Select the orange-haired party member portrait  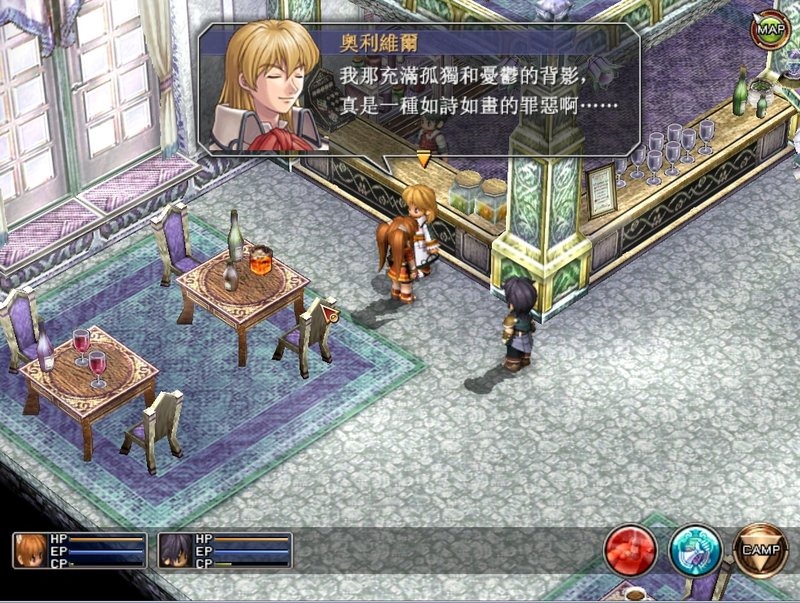(31, 550)
